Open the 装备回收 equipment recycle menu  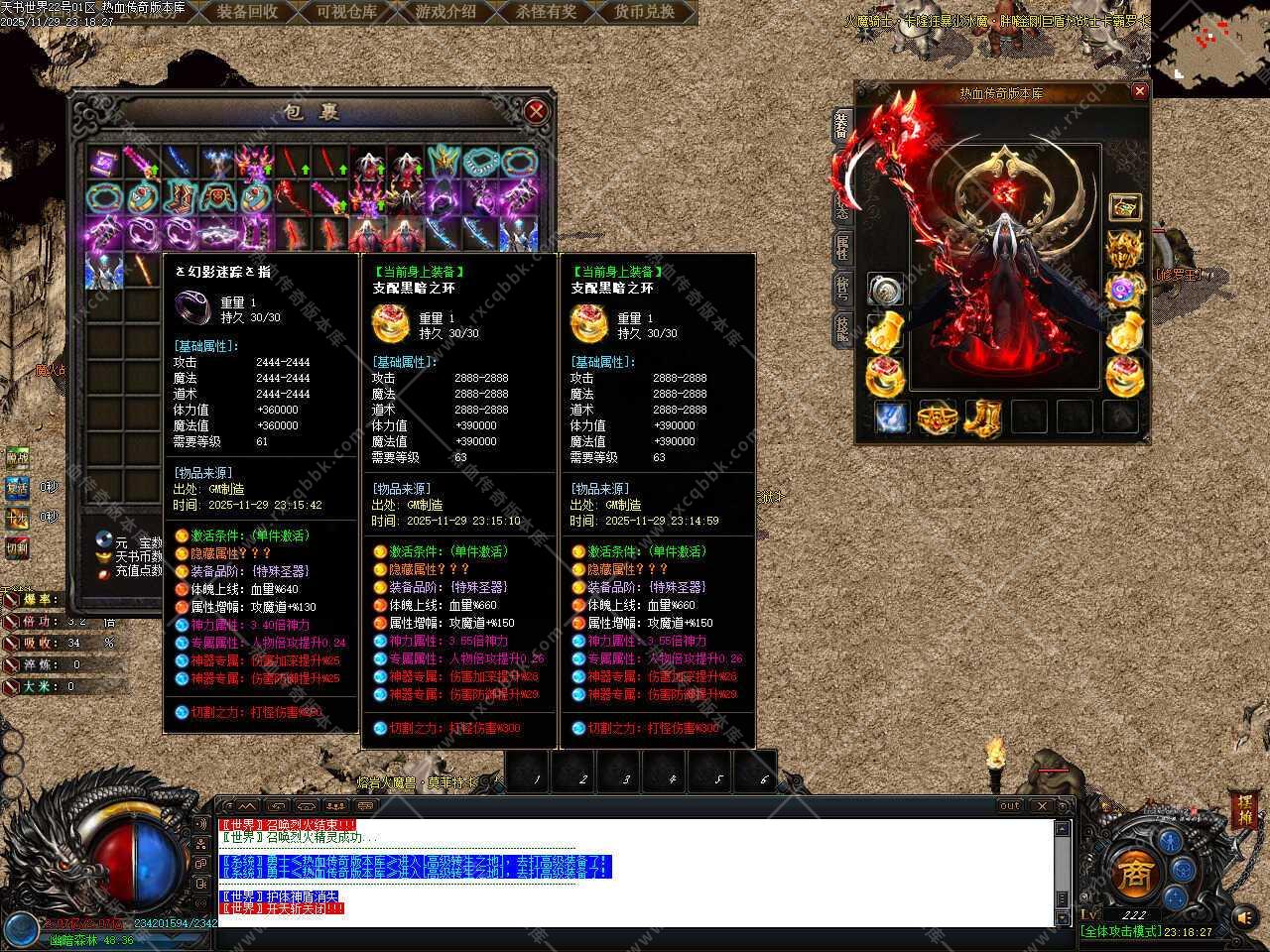tap(248, 12)
